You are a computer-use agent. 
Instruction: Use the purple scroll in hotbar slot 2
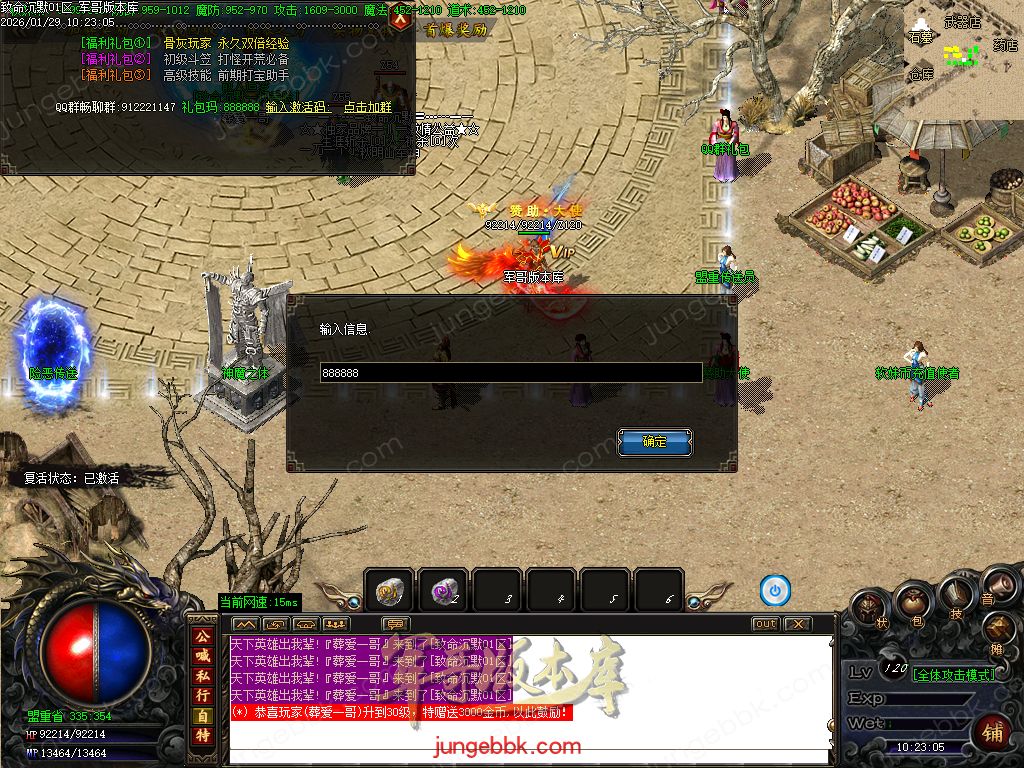(442, 591)
